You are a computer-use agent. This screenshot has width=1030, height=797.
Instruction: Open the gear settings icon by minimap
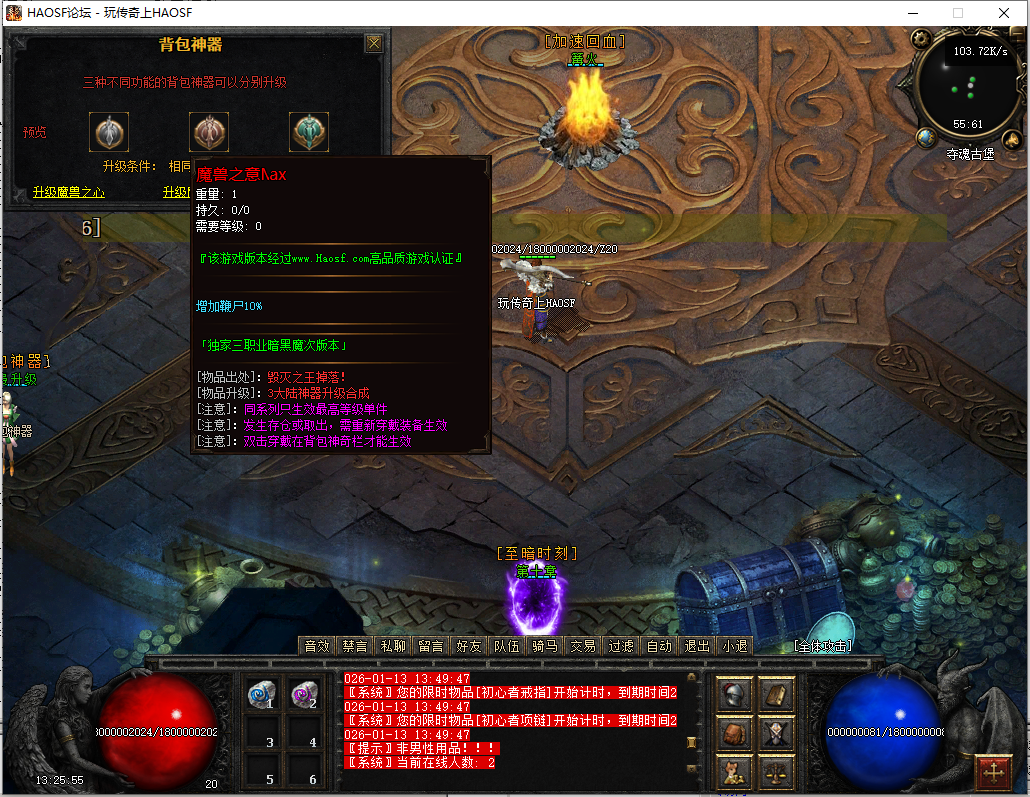922,39
